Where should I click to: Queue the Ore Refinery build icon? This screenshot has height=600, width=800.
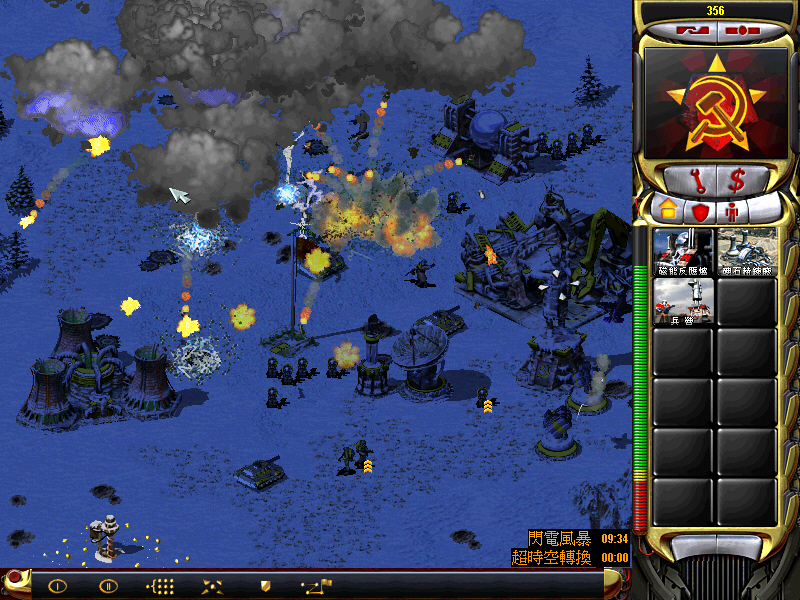(746, 251)
